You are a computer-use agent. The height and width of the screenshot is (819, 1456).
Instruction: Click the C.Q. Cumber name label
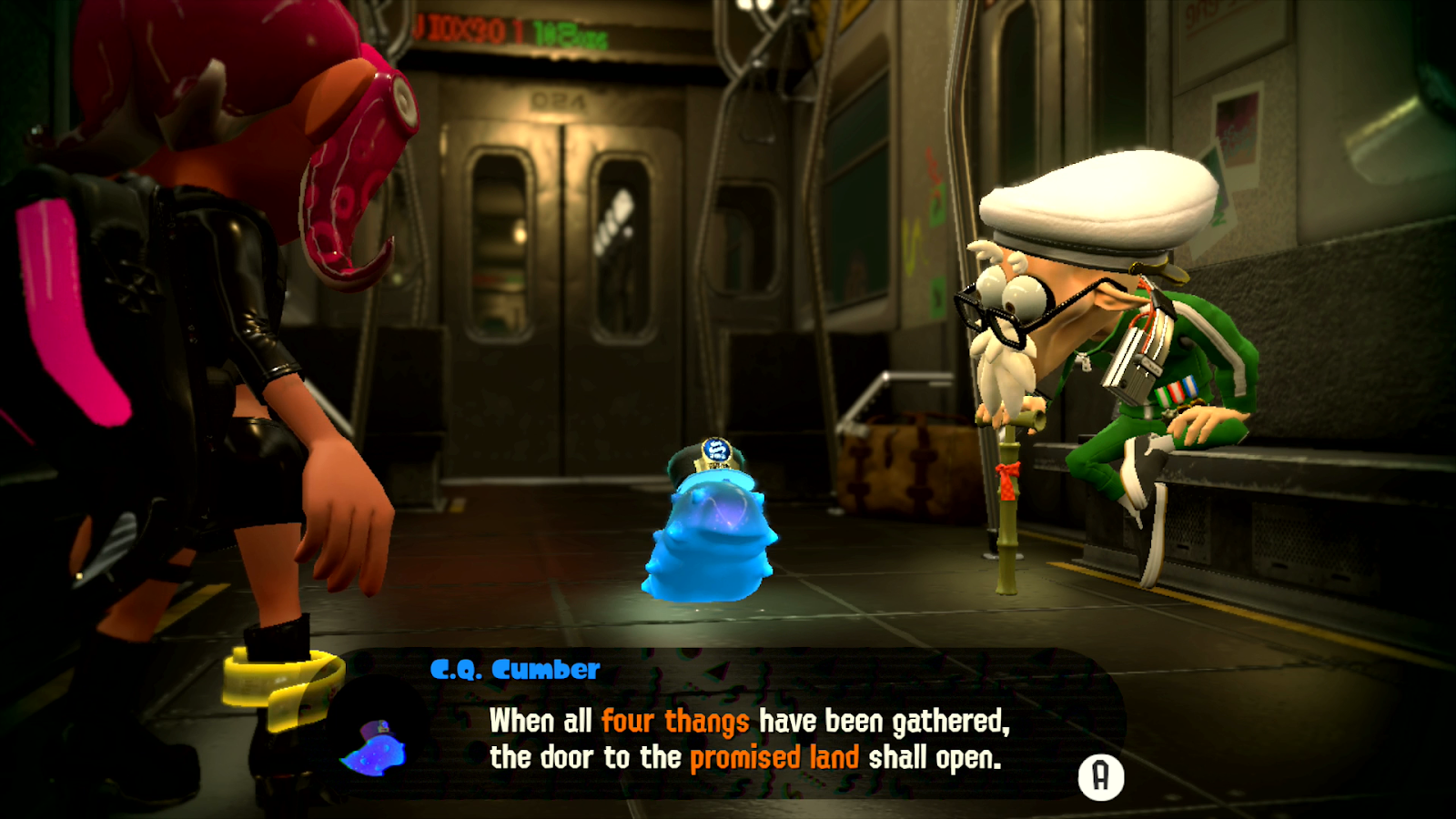point(515,670)
